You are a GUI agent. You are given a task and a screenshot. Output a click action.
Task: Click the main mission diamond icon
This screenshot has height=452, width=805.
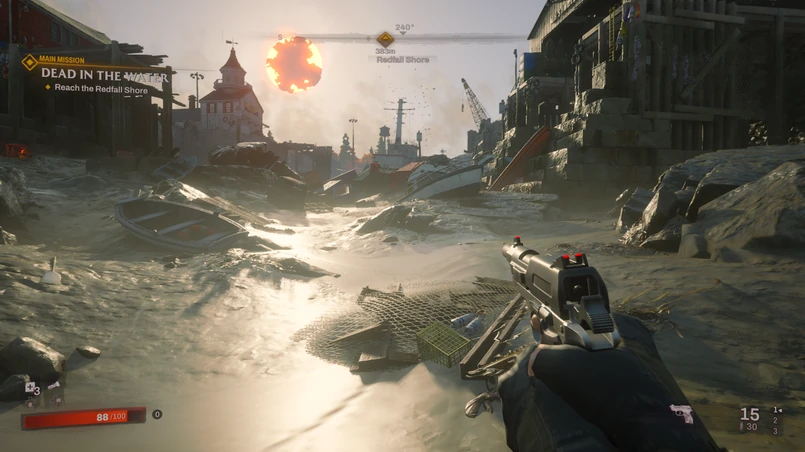[x=29, y=62]
